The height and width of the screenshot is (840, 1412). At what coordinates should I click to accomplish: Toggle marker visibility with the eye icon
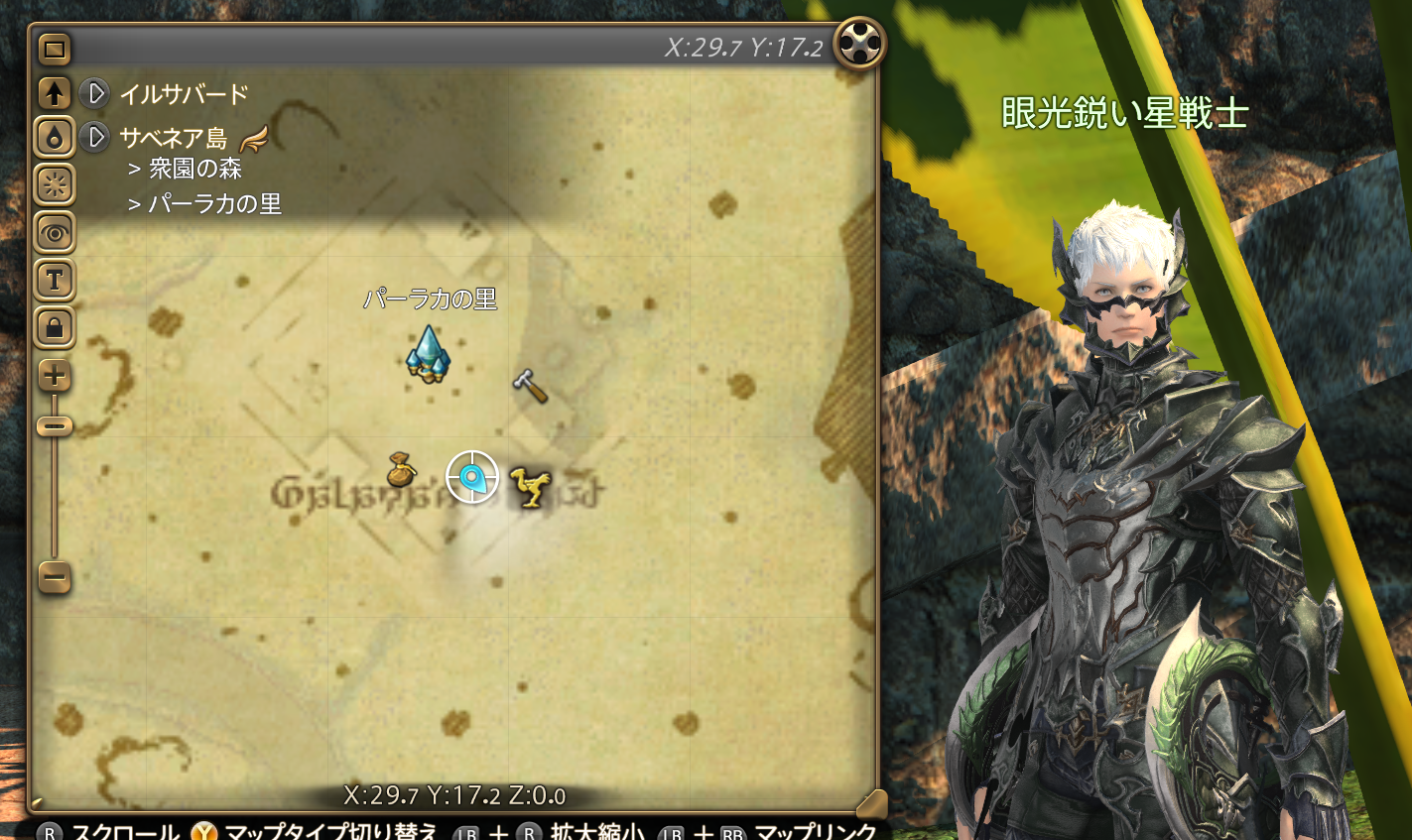tap(53, 233)
